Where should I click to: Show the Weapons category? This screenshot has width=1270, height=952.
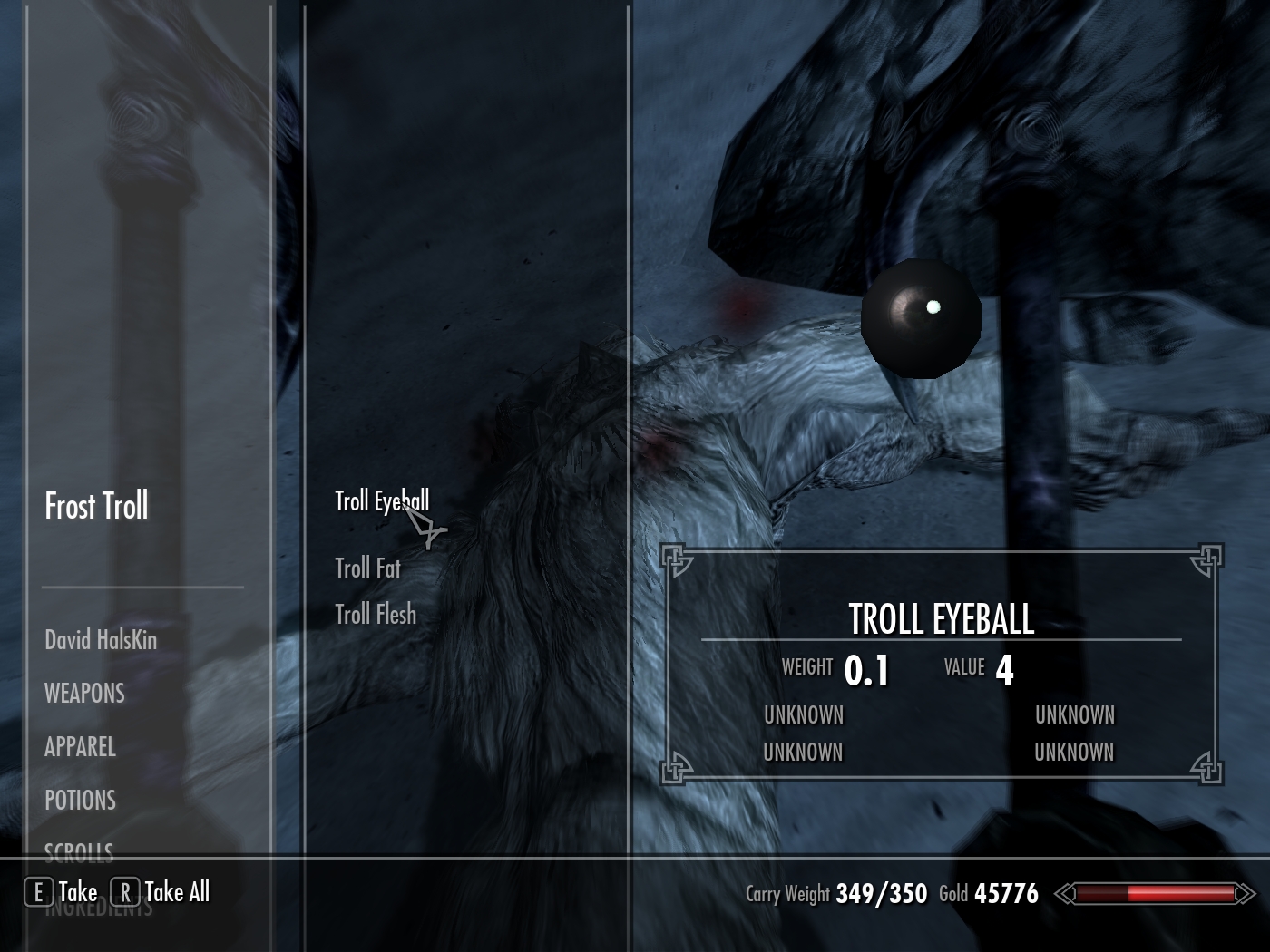pos(84,694)
